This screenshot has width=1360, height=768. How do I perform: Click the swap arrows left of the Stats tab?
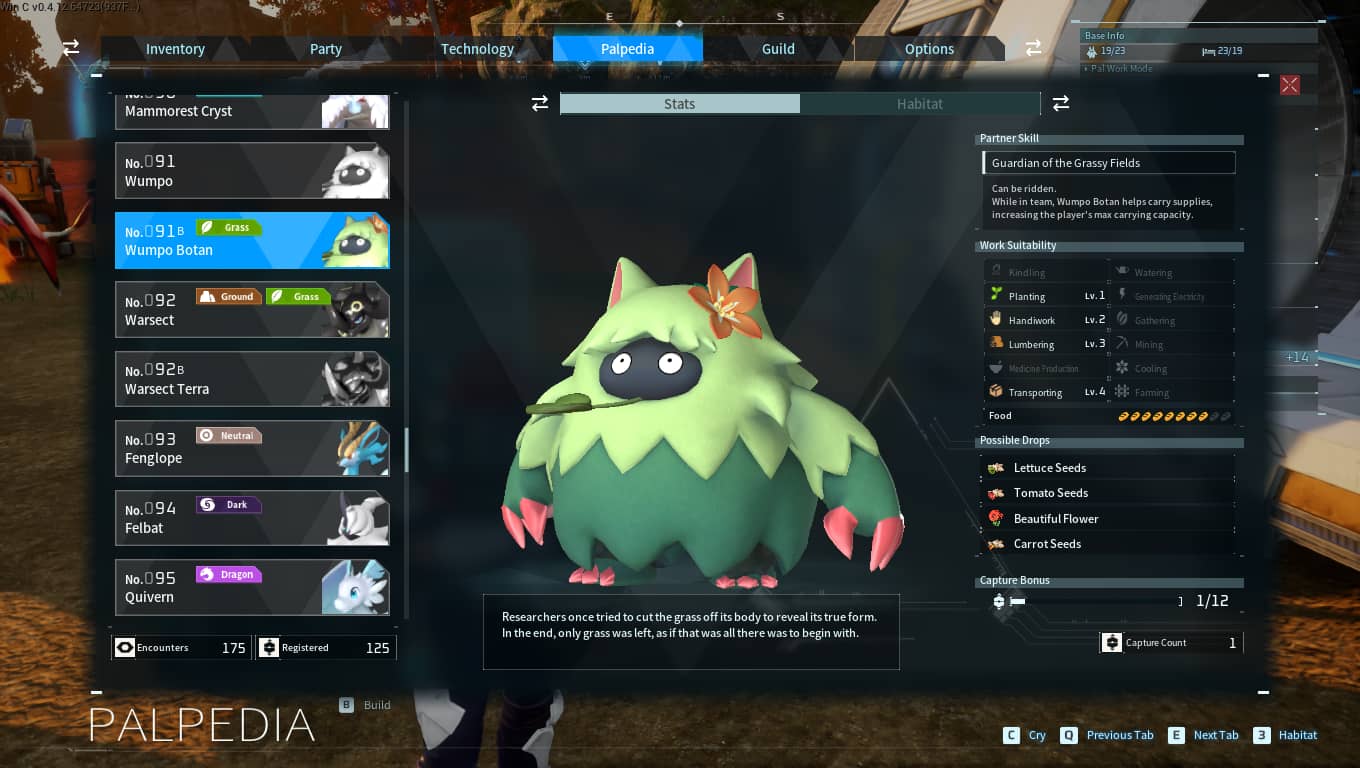pyautogui.click(x=540, y=103)
